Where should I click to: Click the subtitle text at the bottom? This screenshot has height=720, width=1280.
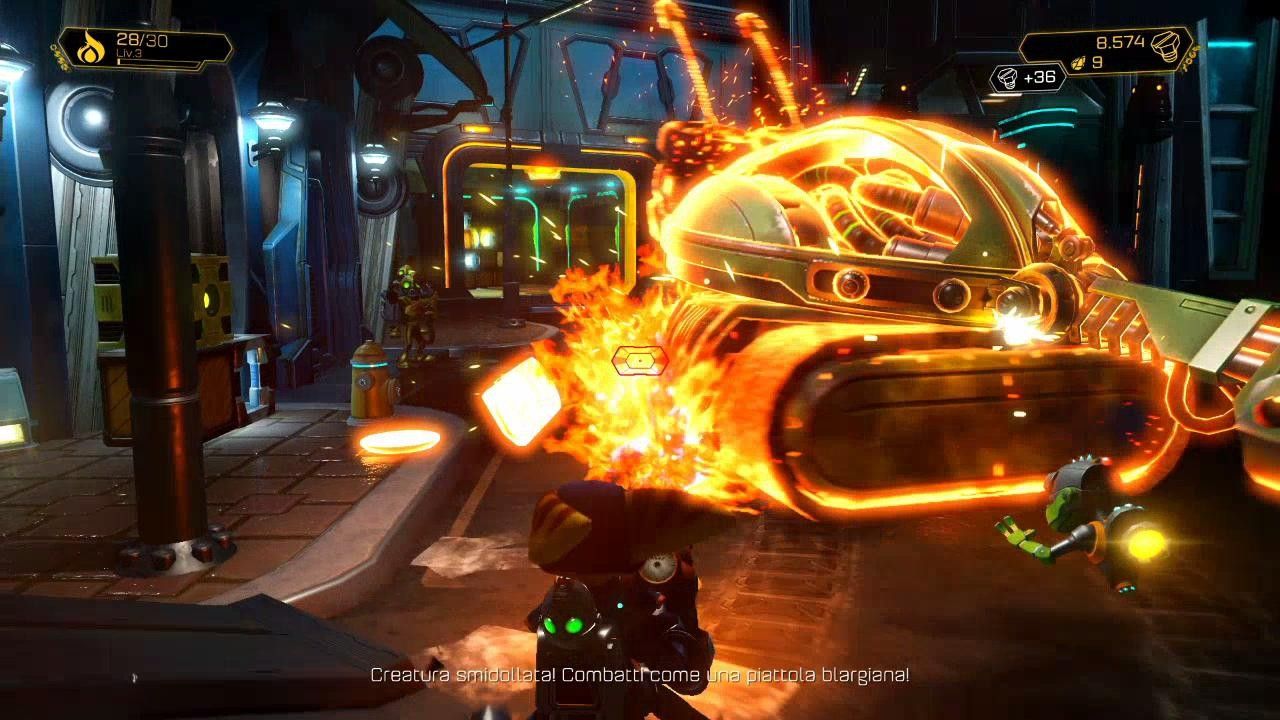click(x=640, y=676)
